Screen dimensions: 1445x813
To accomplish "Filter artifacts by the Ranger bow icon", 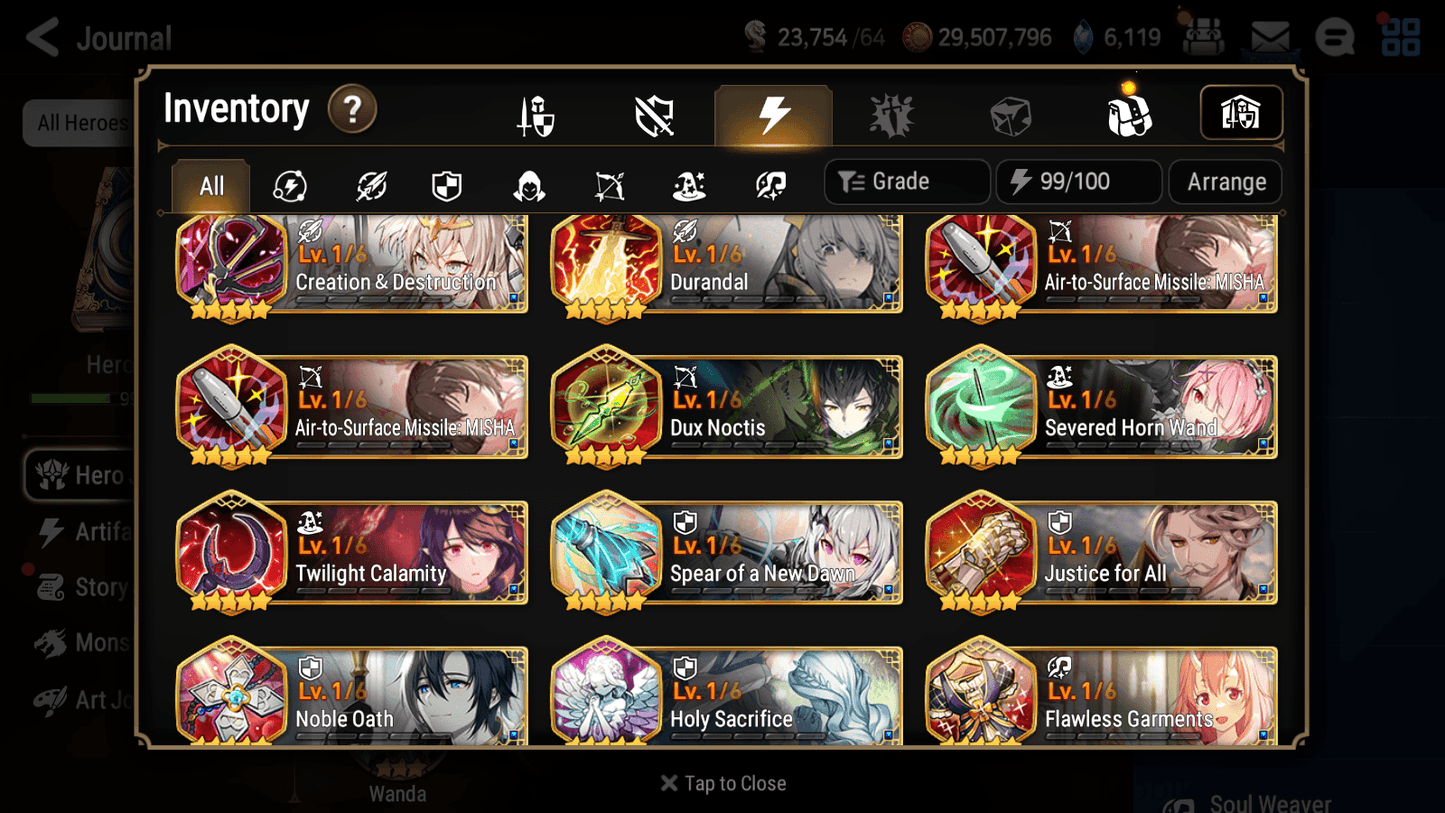I will (x=609, y=183).
